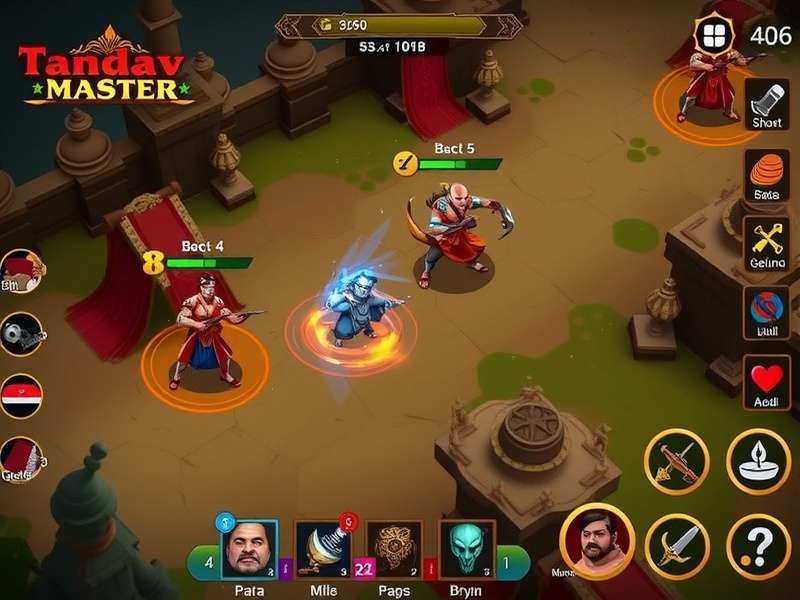Tap the orange stacked-discs icon
800x600 pixels.
tap(767, 174)
